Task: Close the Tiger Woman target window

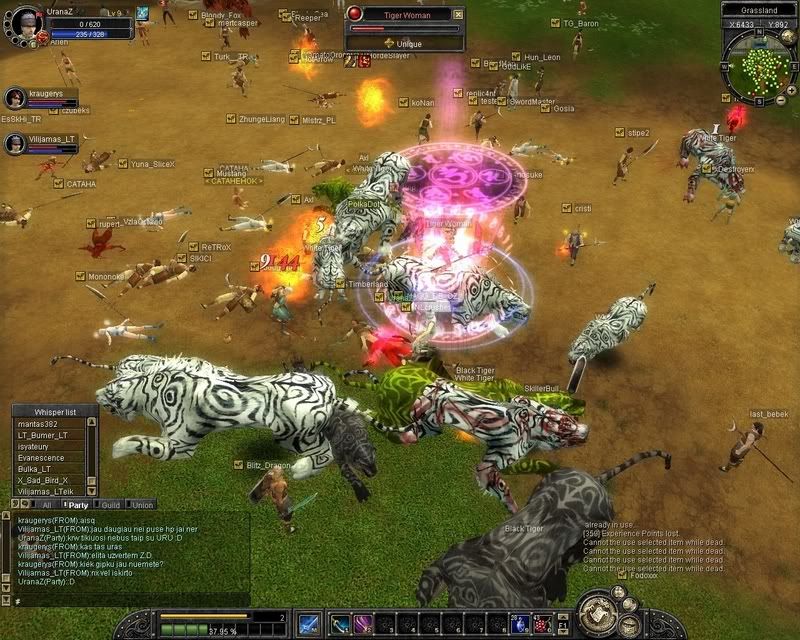Action: 457,14
